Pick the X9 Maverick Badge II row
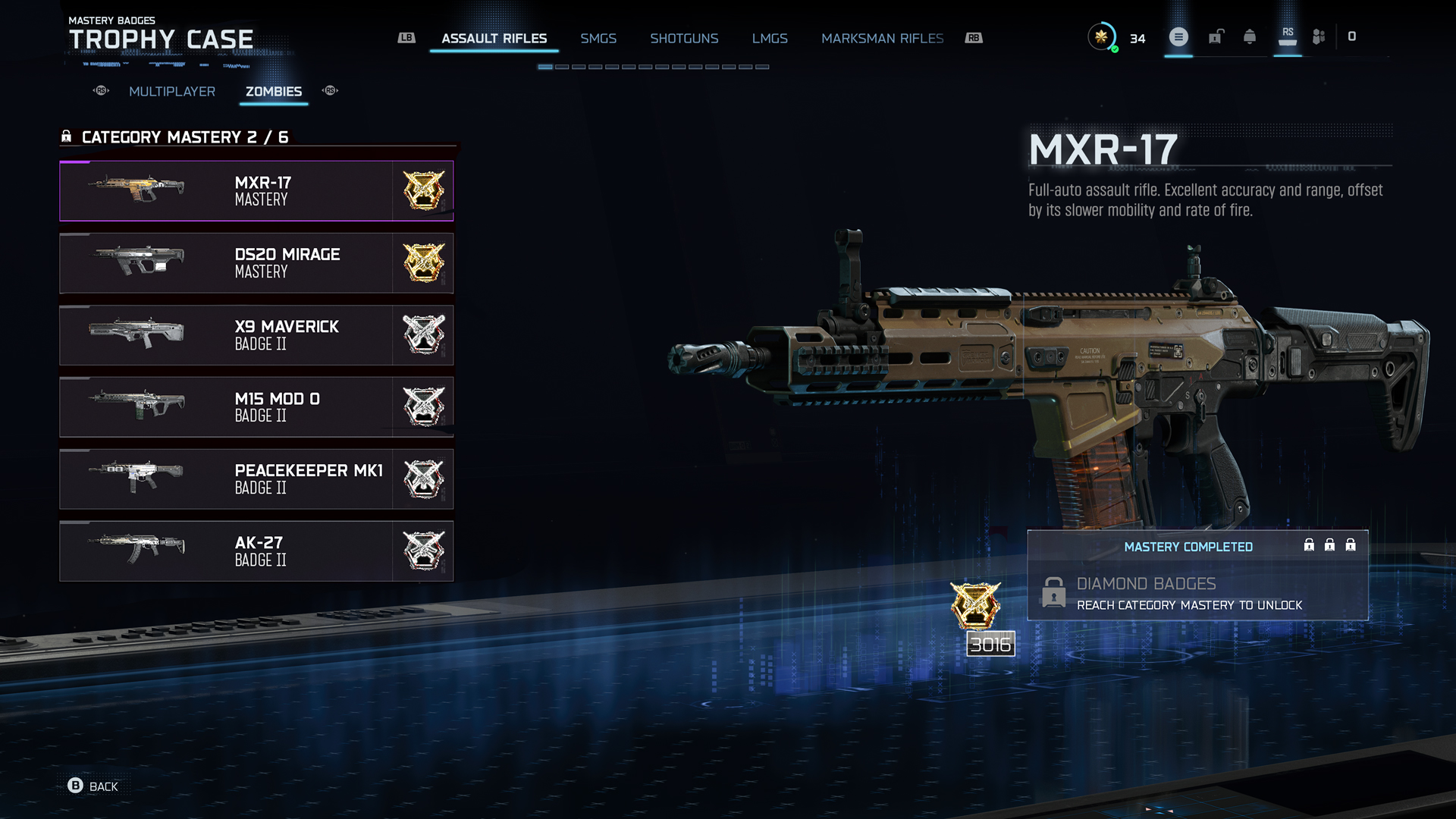1456x819 pixels. tap(256, 335)
